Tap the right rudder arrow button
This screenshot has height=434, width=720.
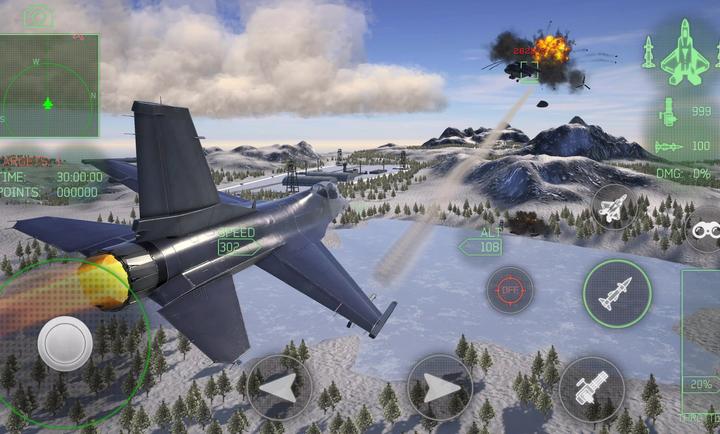(x=440, y=387)
